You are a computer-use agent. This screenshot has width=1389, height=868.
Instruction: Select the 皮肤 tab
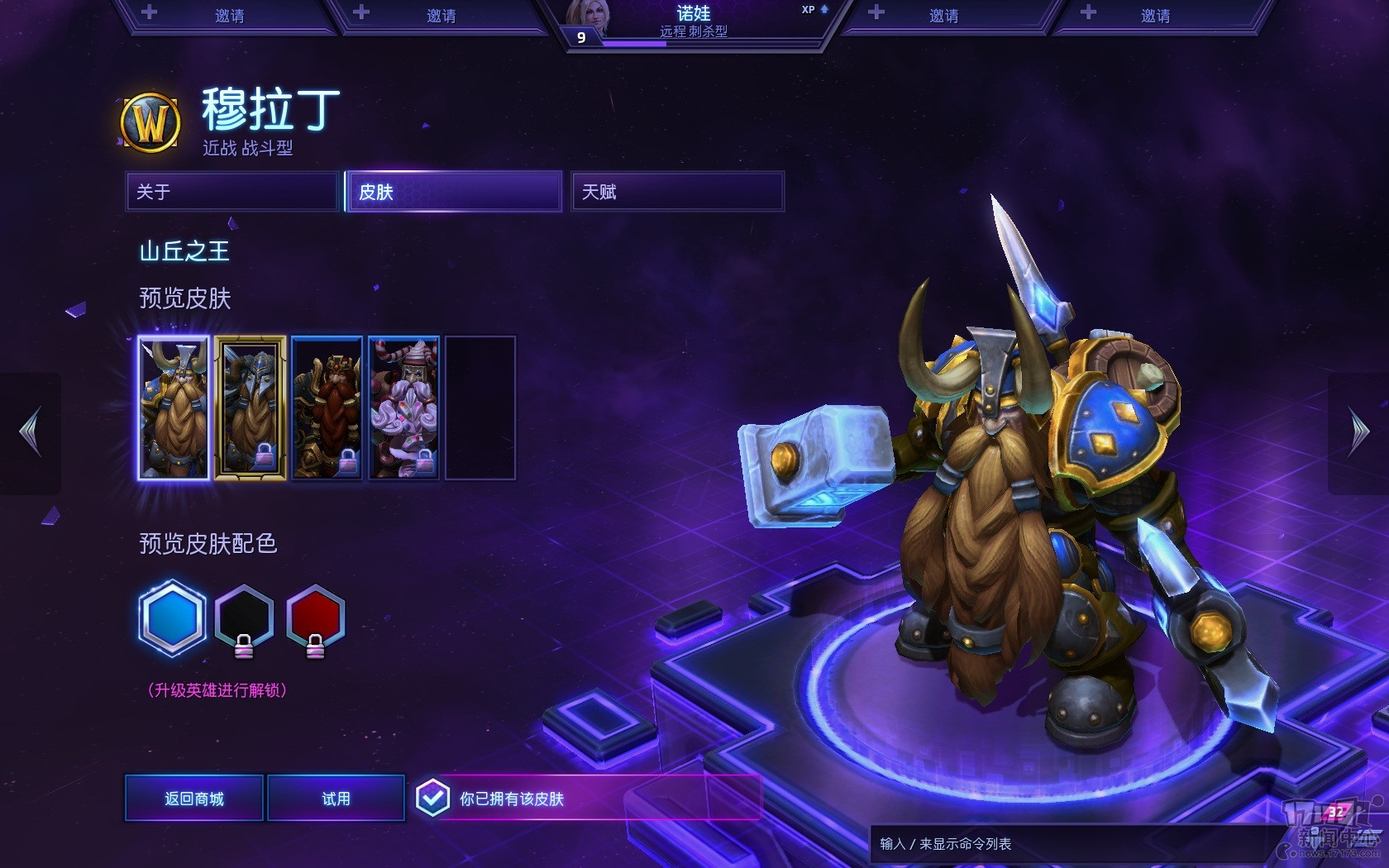pyautogui.click(x=454, y=192)
